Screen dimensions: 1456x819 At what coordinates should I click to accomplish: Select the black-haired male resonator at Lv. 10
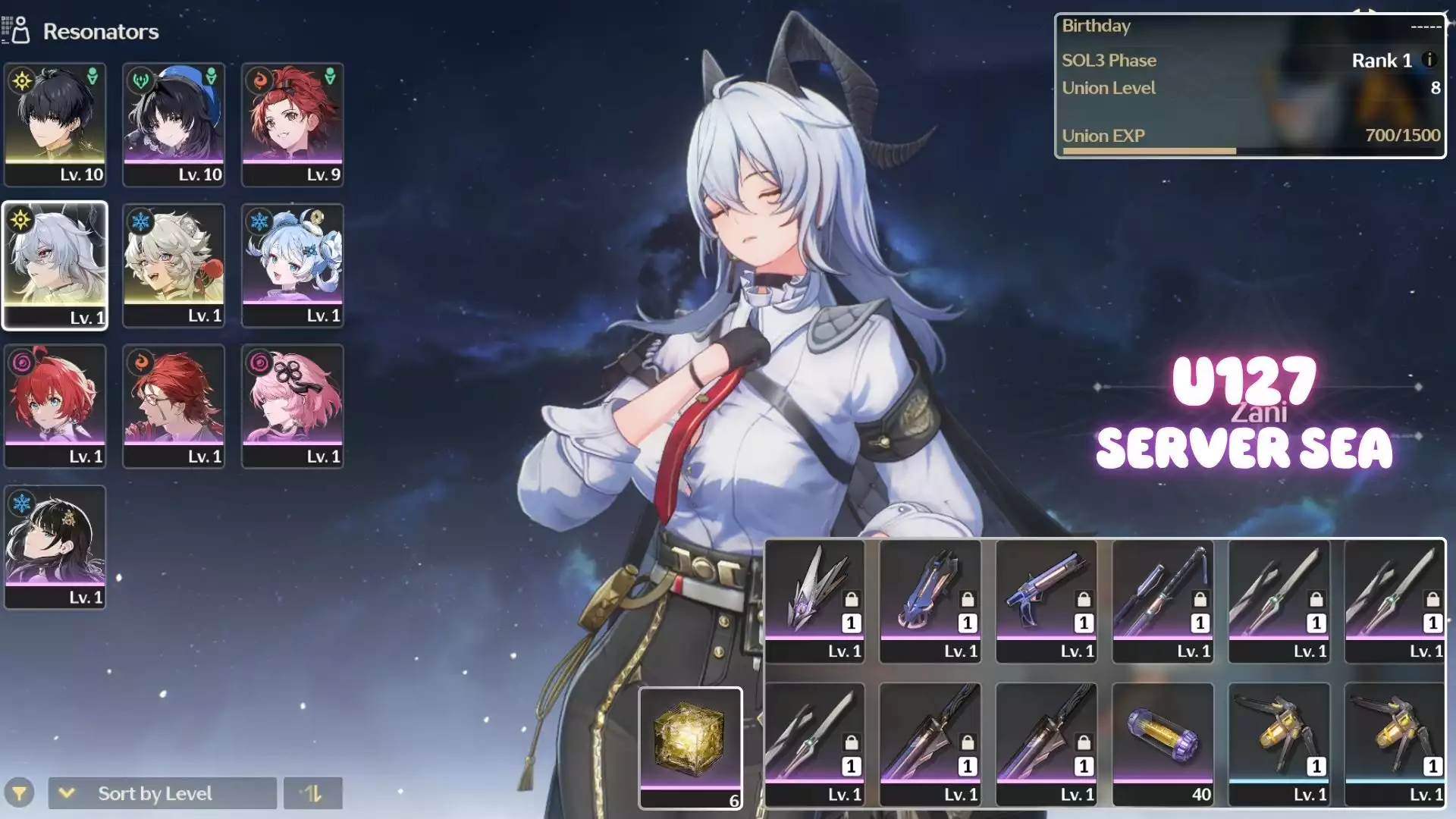(x=55, y=124)
